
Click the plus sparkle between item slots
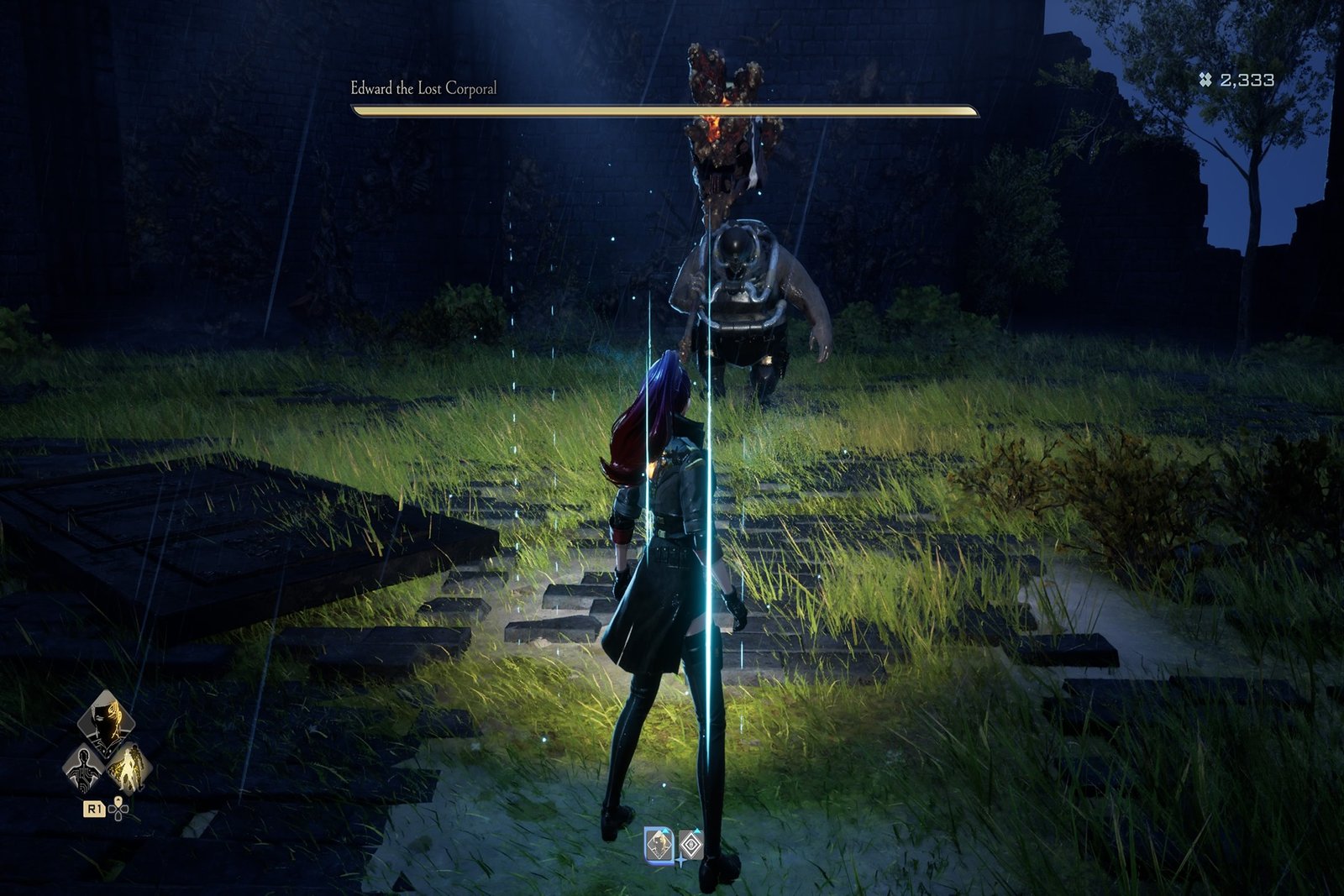[681, 862]
